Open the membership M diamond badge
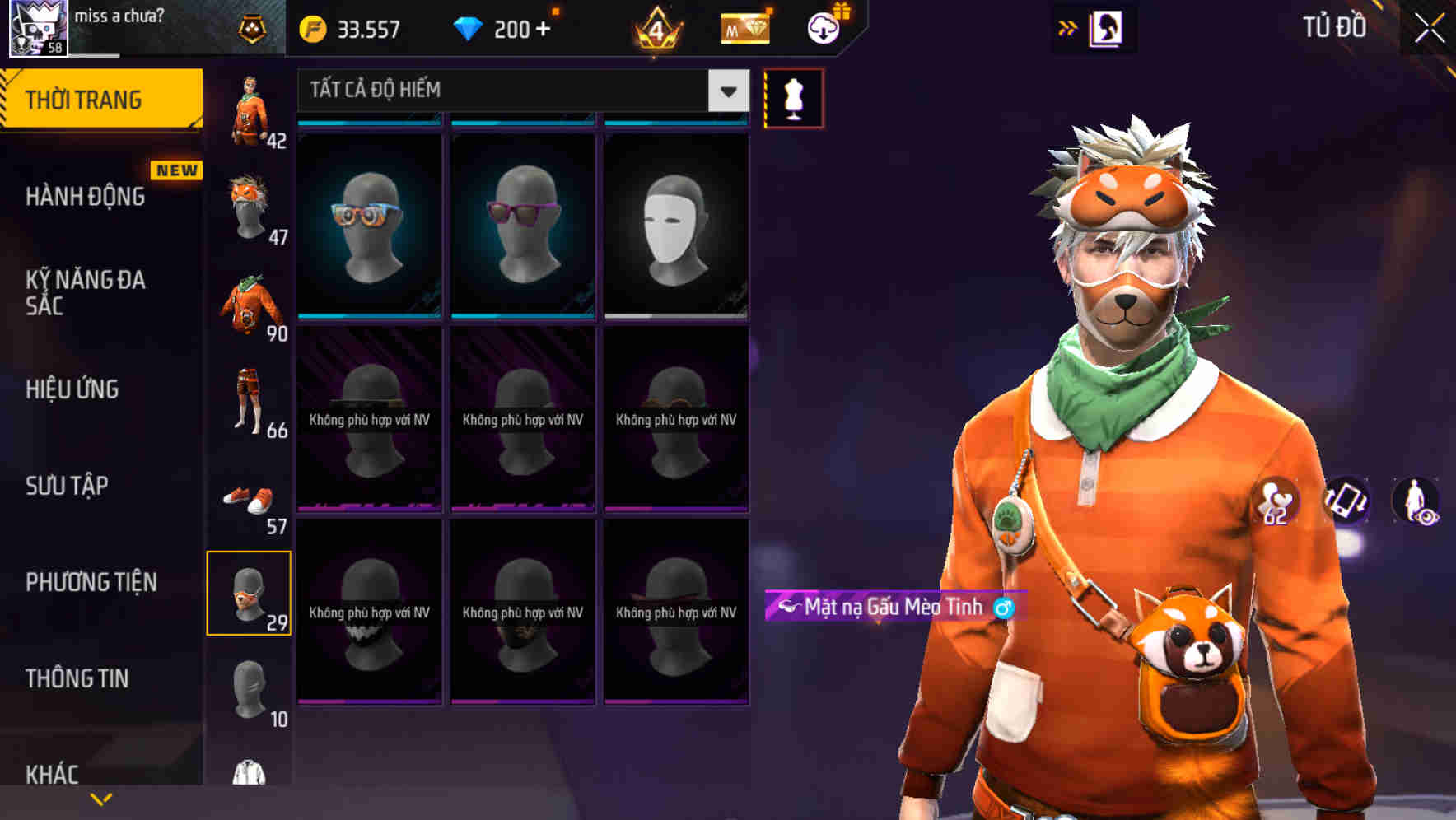Image resolution: width=1456 pixels, height=820 pixels. pos(744,28)
